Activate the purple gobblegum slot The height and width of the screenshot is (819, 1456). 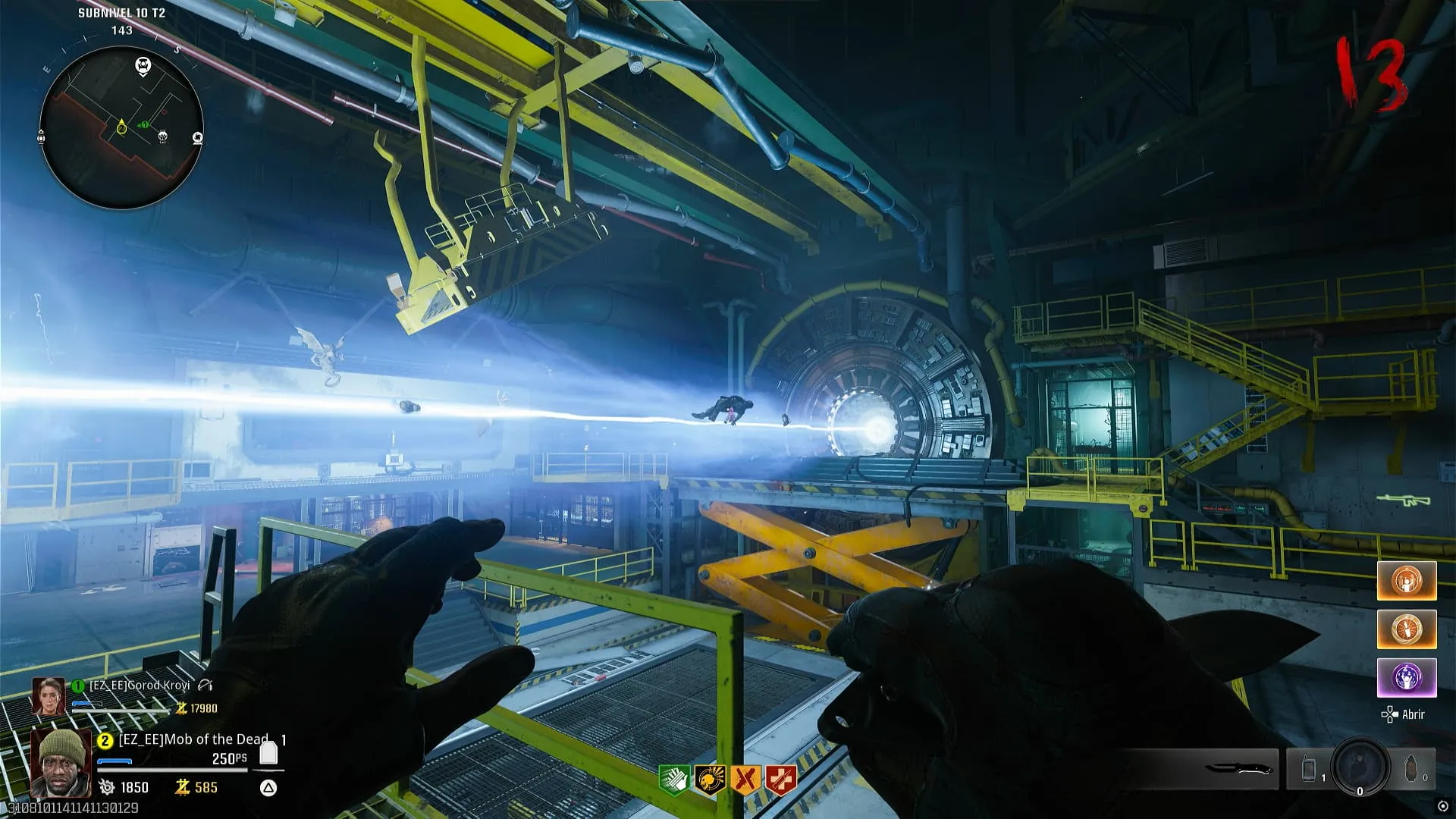click(x=1407, y=677)
